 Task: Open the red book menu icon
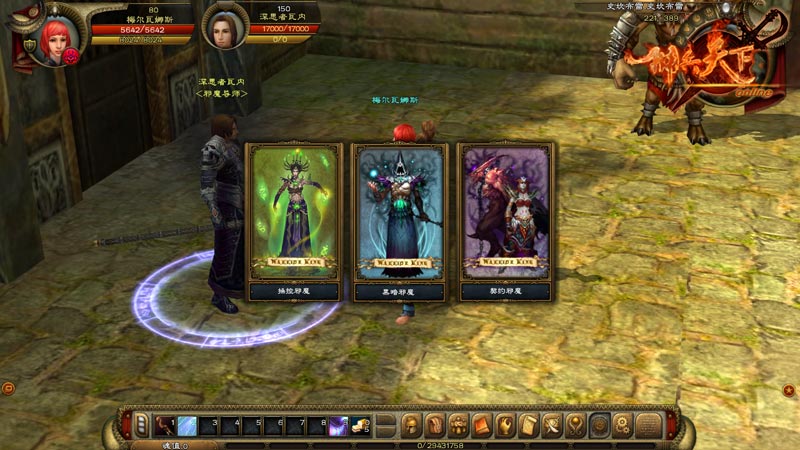click(x=482, y=424)
